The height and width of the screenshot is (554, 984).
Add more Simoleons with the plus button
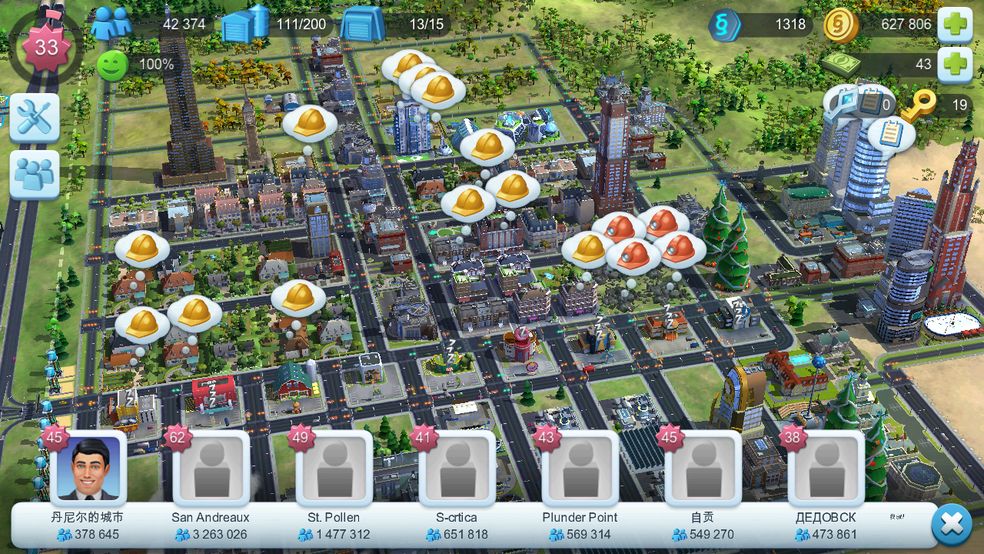coord(954,24)
